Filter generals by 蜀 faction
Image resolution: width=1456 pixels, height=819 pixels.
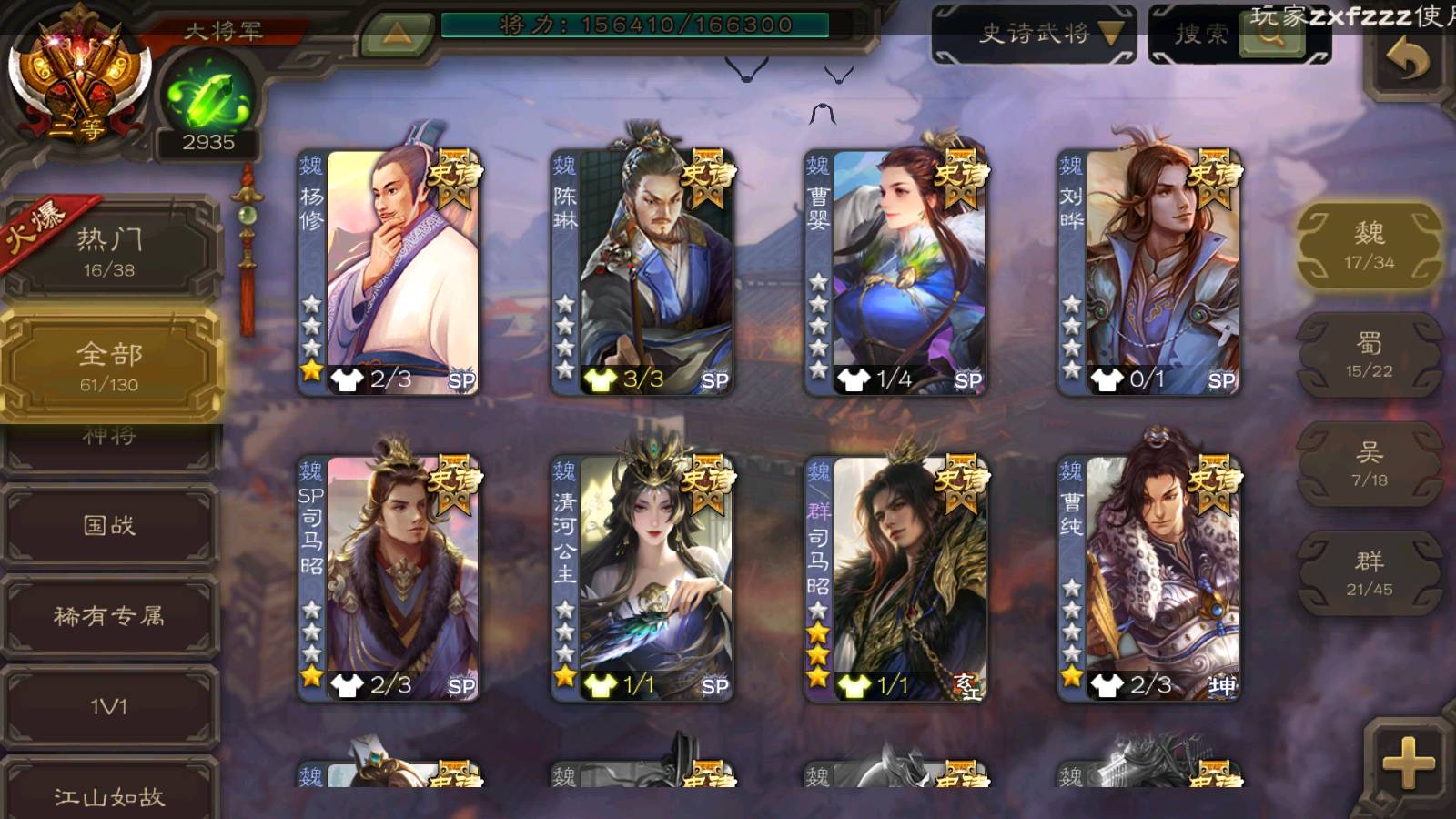click(1369, 355)
